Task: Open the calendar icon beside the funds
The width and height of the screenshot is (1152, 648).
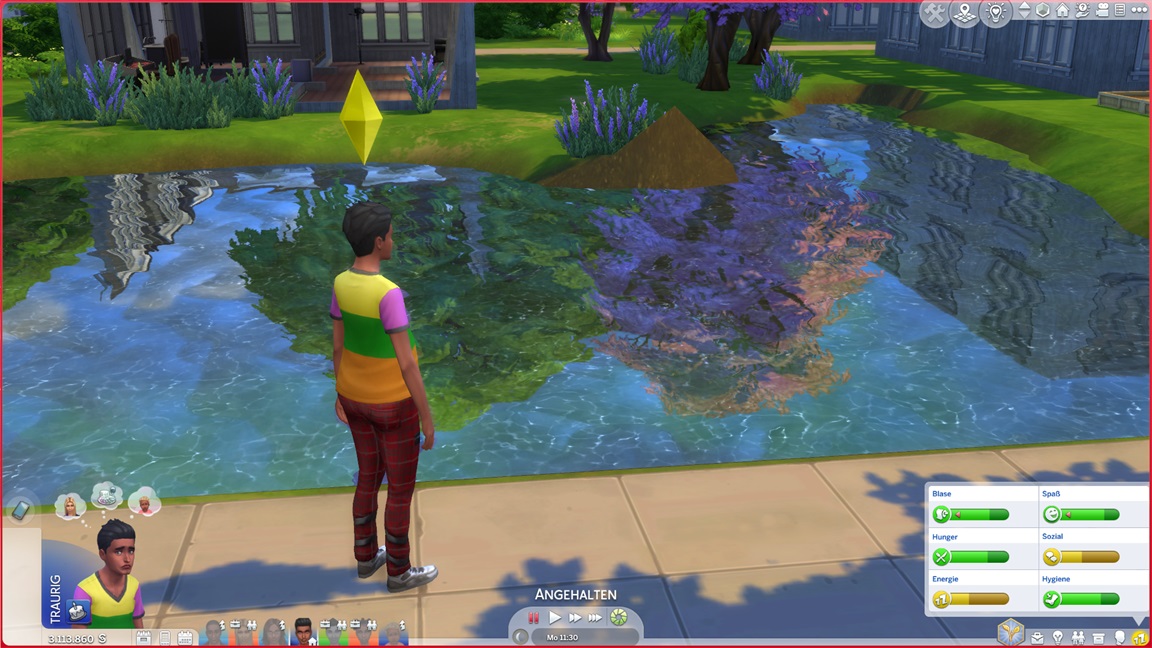Action: (x=185, y=637)
